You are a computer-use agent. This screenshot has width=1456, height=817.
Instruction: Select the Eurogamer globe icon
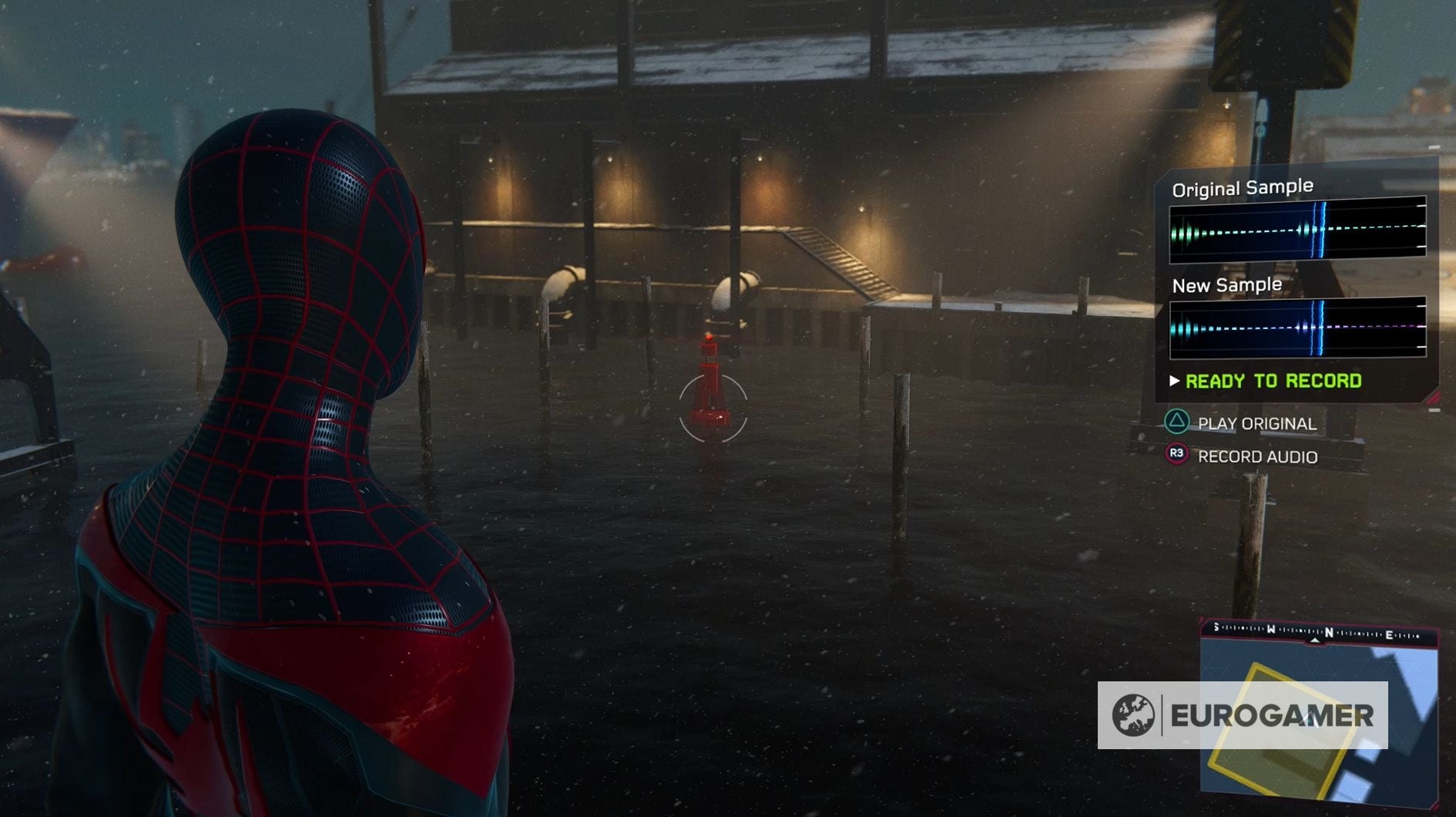click(1134, 716)
